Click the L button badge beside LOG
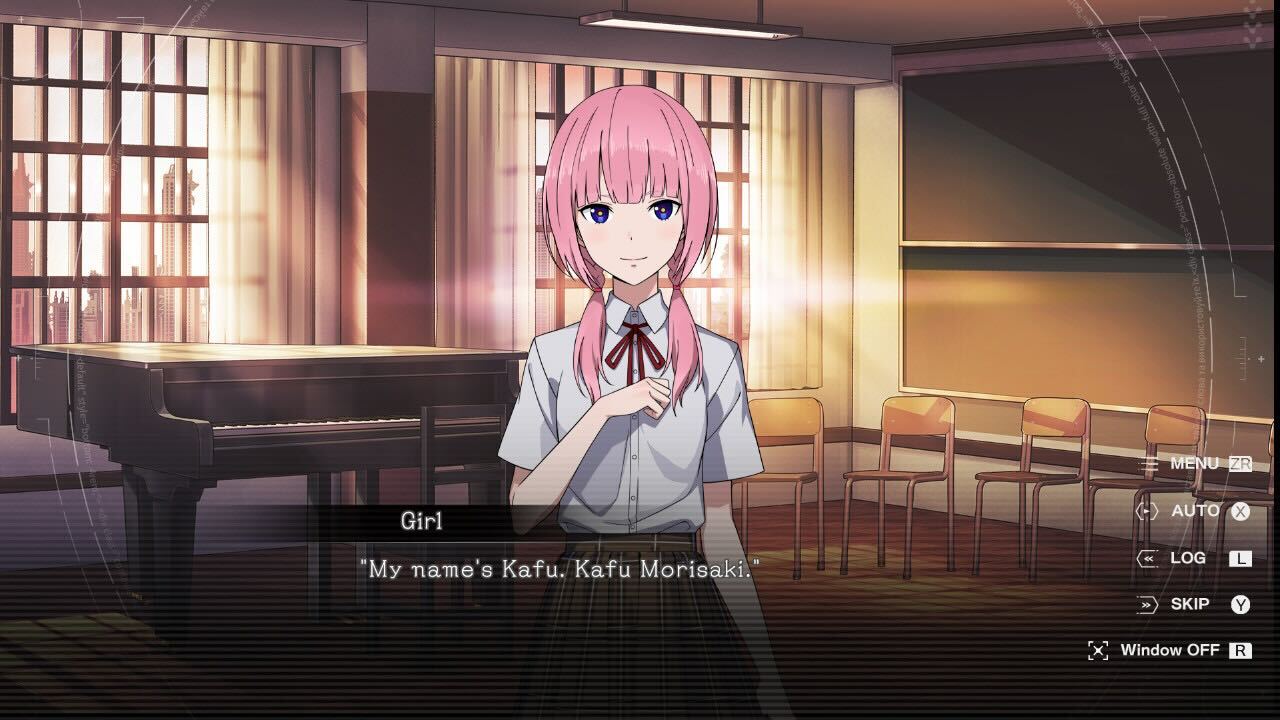The width and height of the screenshot is (1280, 720). (x=1241, y=558)
